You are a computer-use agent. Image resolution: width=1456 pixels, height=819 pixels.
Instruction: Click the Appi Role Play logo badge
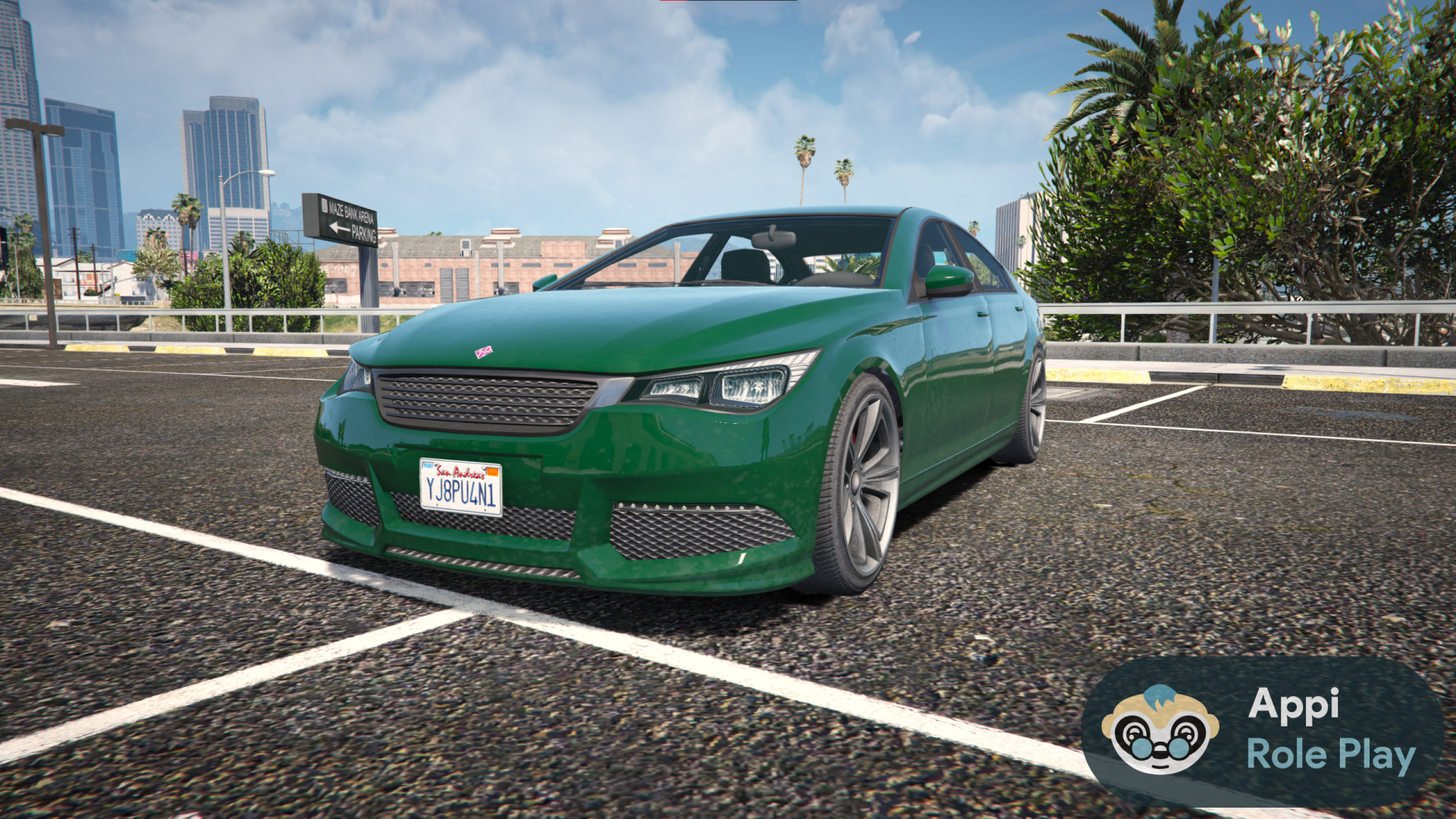pyautogui.click(x=1262, y=732)
